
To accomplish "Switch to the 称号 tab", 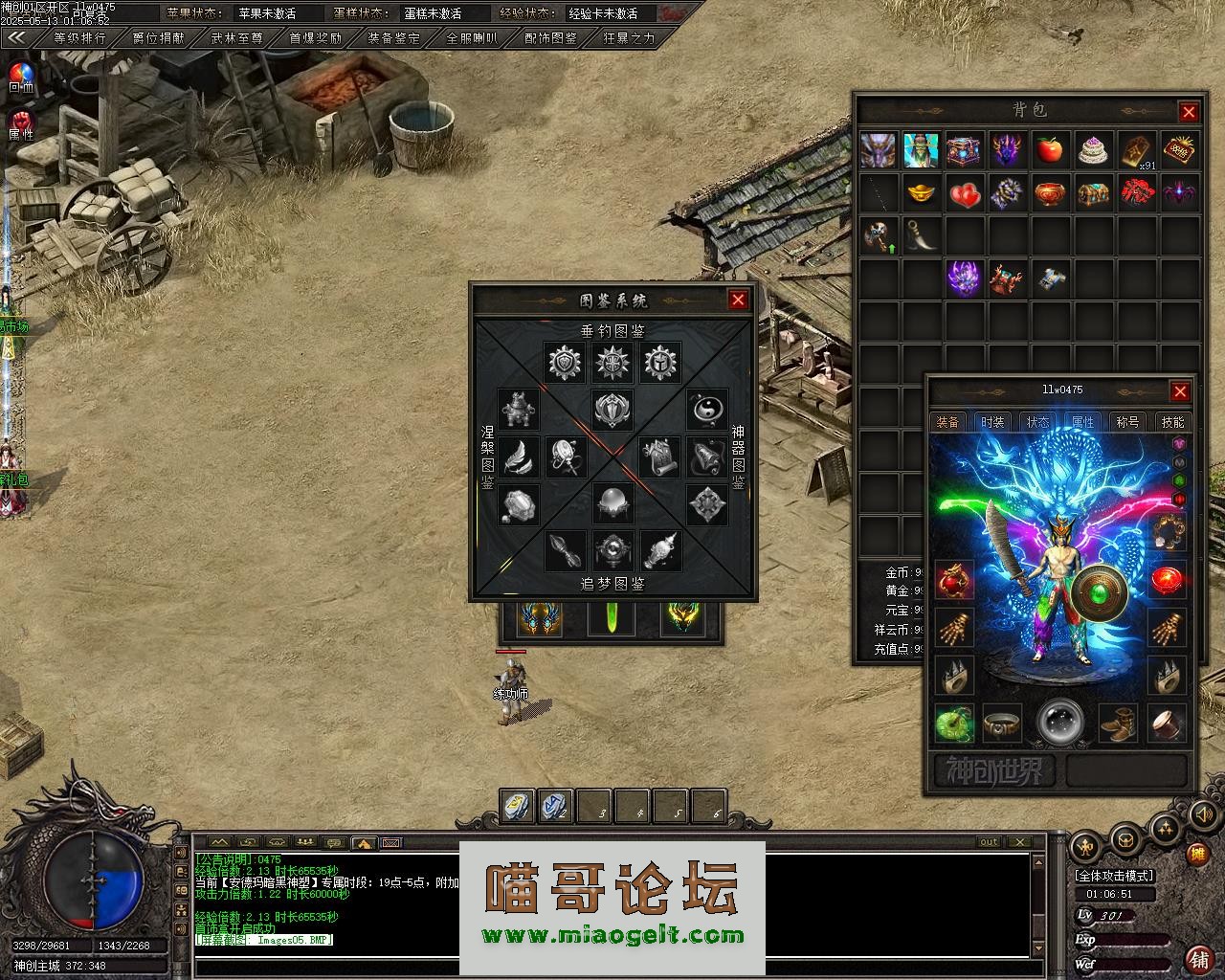I will point(1127,422).
